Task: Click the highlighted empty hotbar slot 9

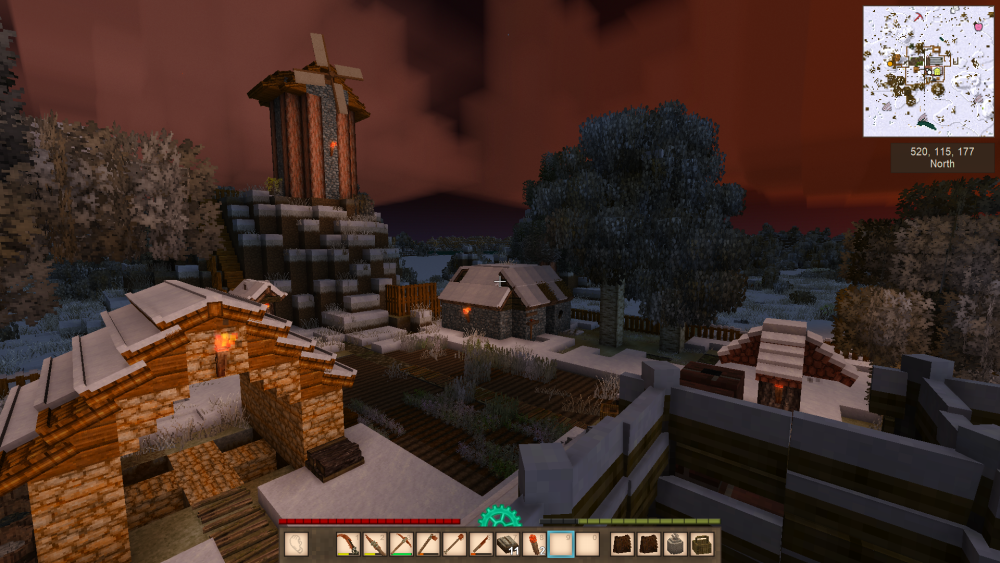Action: [x=561, y=544]
